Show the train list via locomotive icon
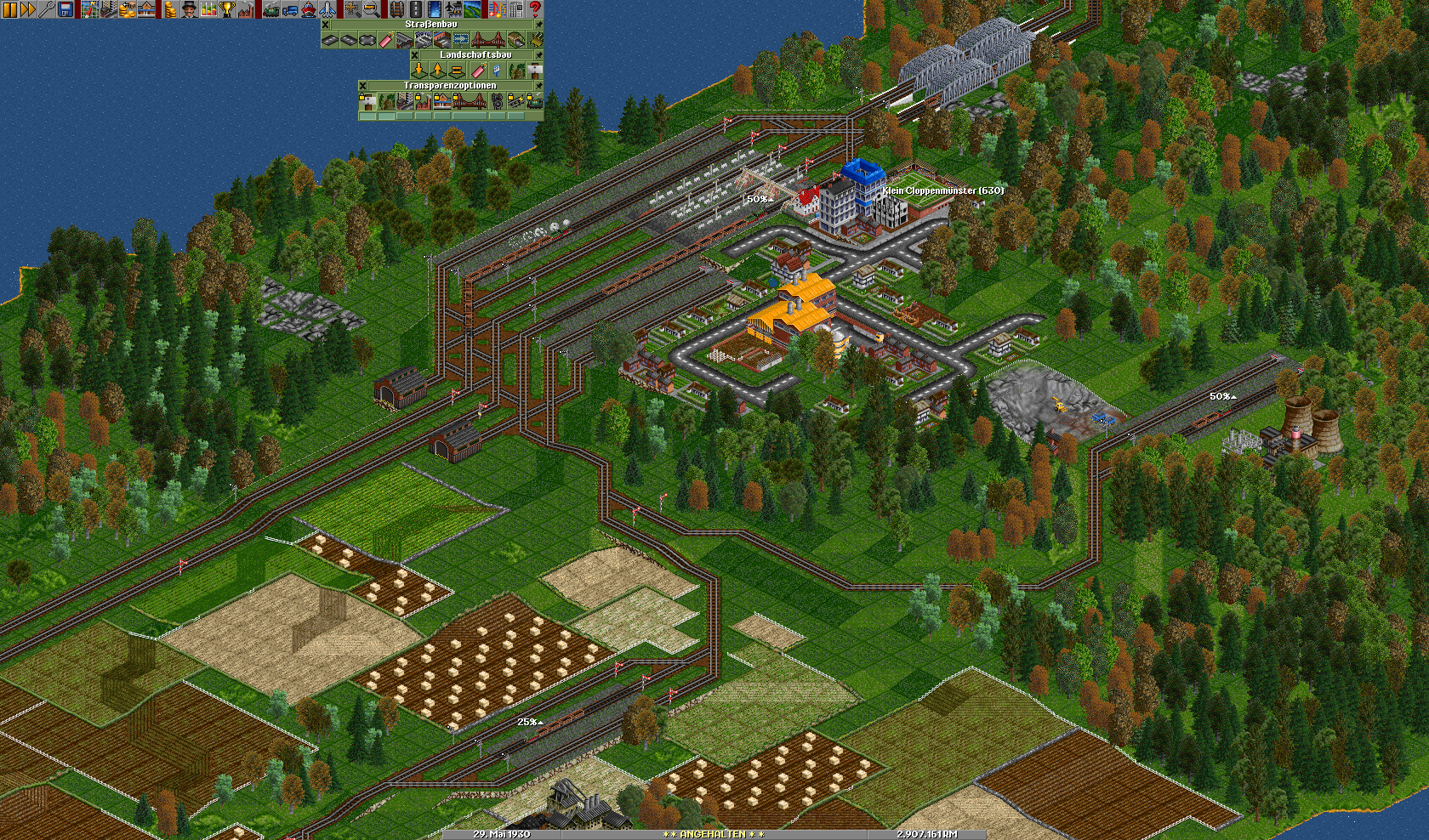This screenshot has width=1429, height=840. [x=271, y=9]
